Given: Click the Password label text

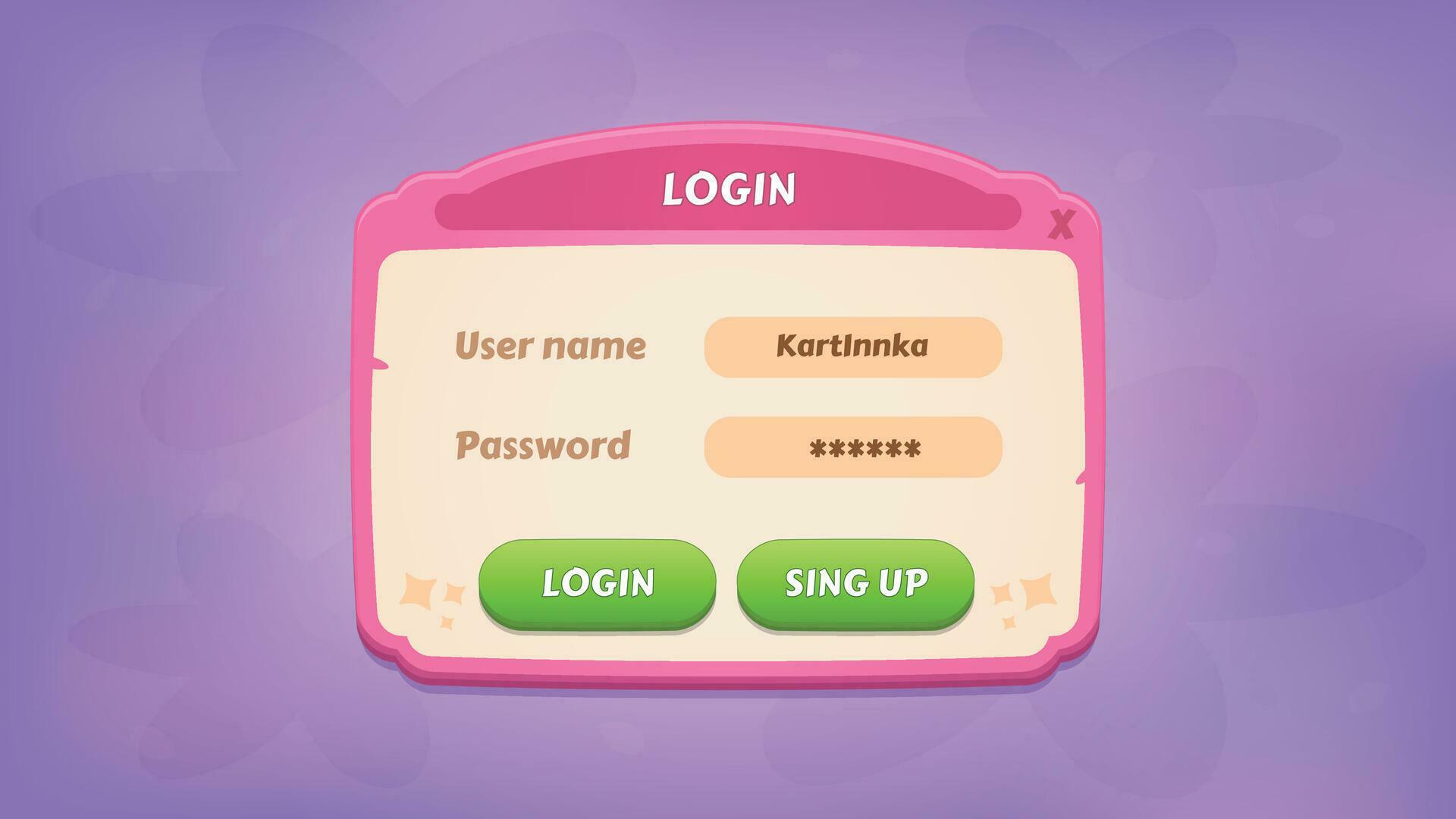Looking at the screenshot, I should 543,447.
